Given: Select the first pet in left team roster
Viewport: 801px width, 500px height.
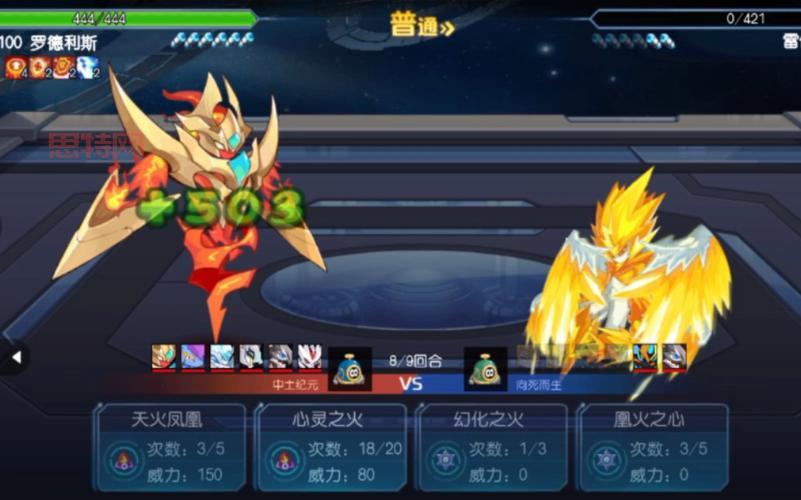Looking at the screenshot, I should point(164,357).
